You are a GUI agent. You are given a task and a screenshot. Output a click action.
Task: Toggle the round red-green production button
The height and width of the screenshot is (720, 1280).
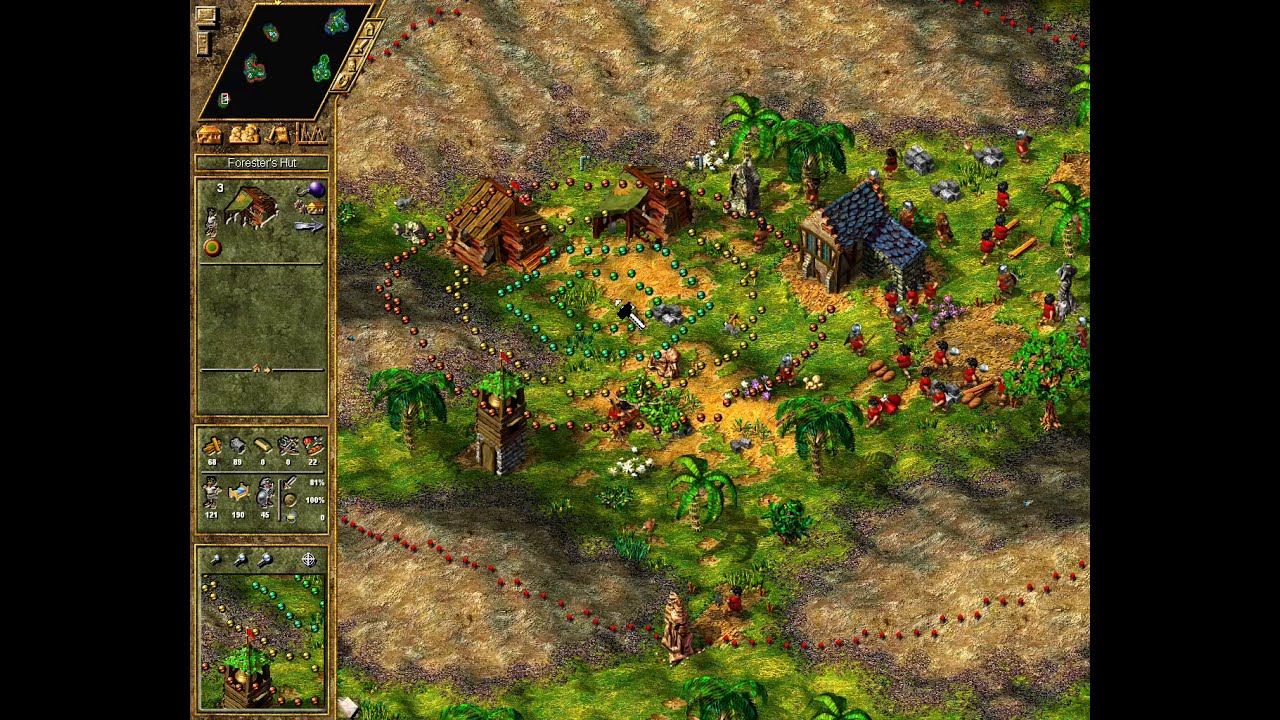point(212,247)
